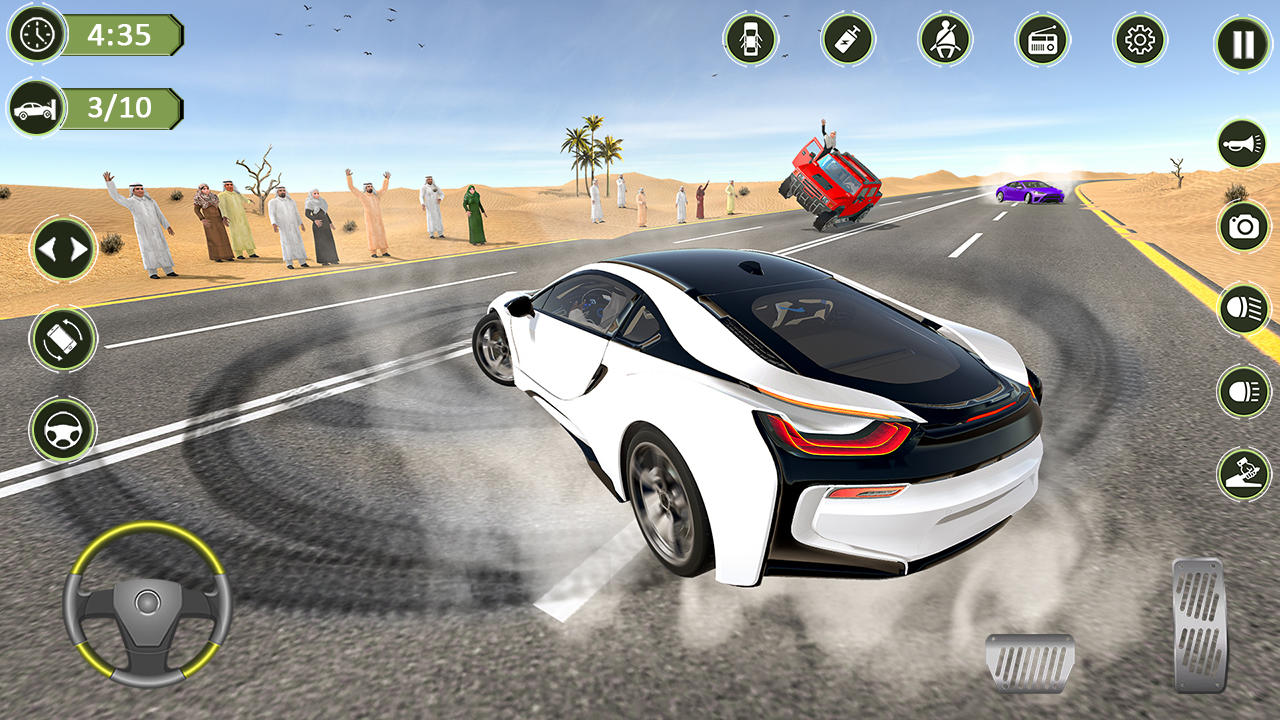
Task: Fasten the seatbelt
Action: 945,40
